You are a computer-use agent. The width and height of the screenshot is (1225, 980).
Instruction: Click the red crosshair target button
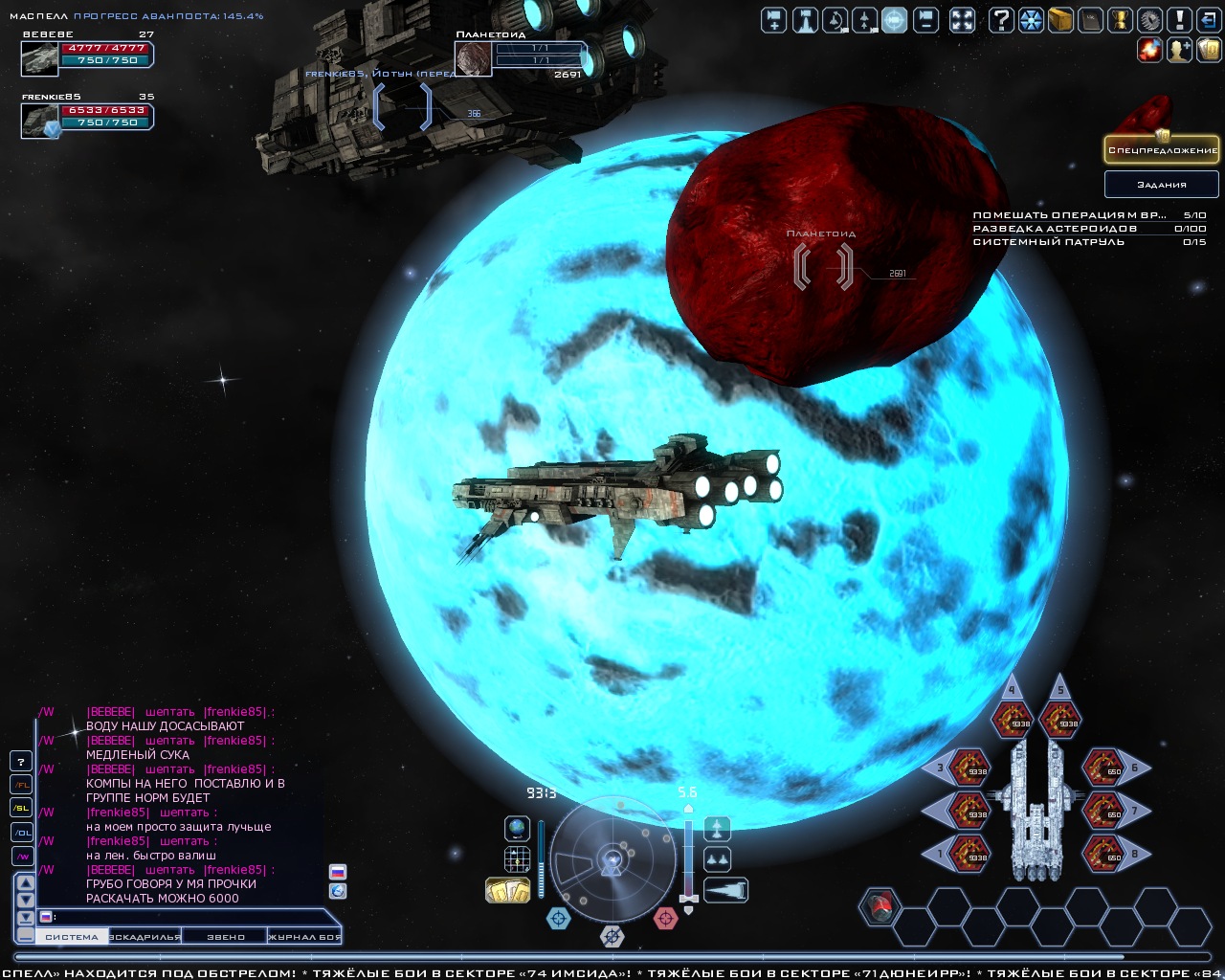pos(665,919)
